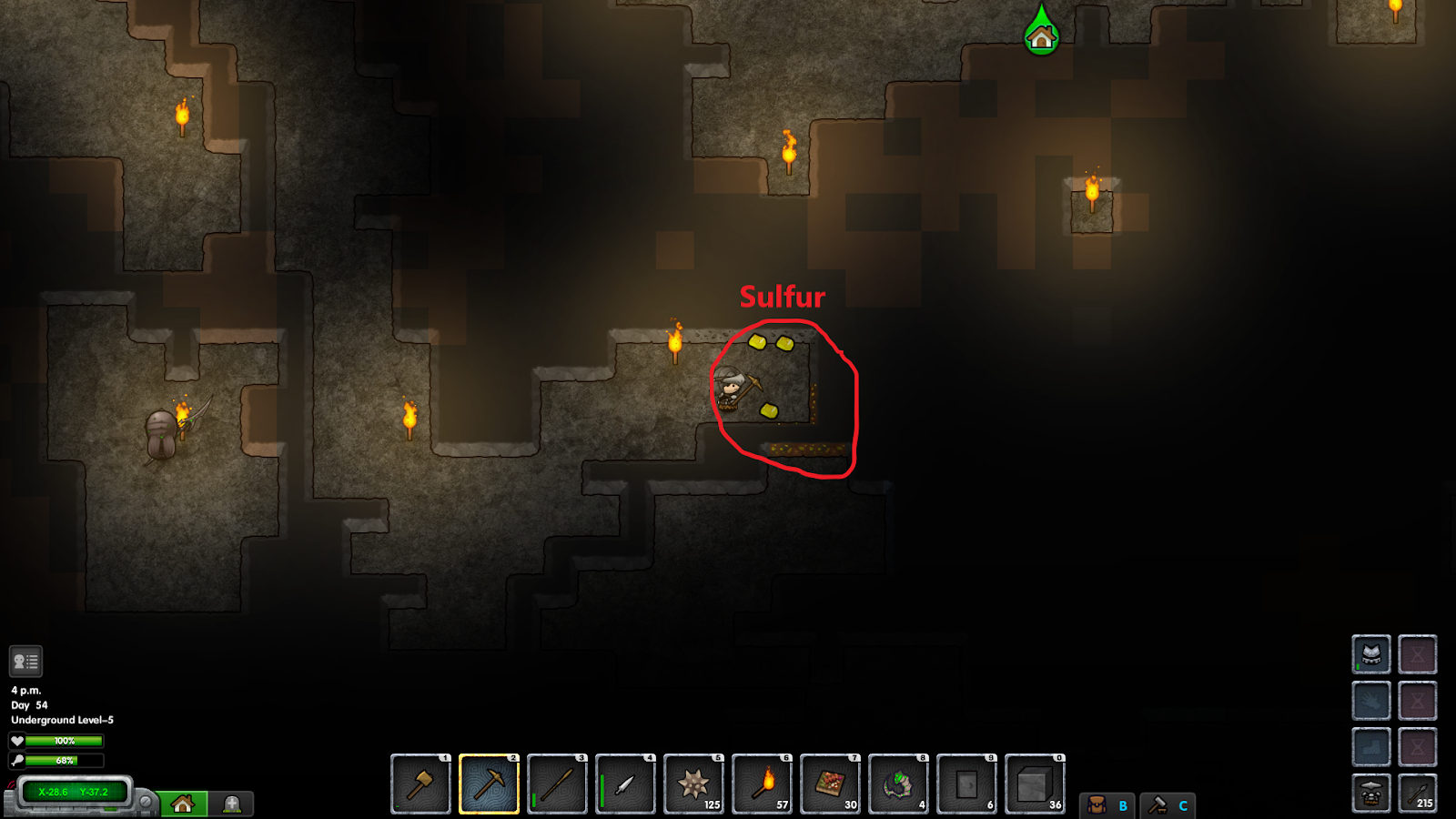Click the arrow ammo slot showing 215
This screenshot has width=1456, height=819.
[1418, 792]
